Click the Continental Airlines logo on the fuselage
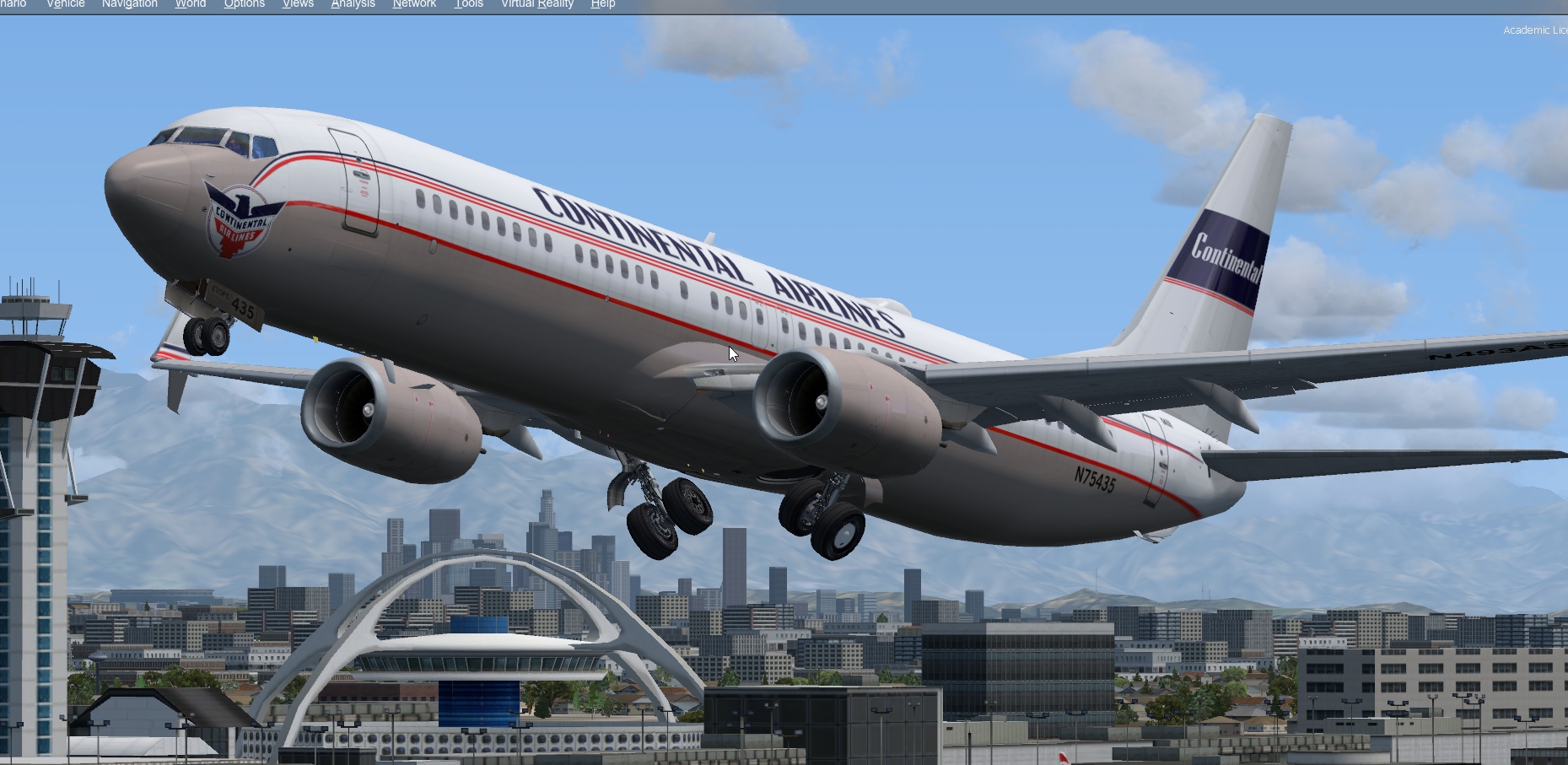The height and width of the screenshot is (765, 1568). point(239,224)
